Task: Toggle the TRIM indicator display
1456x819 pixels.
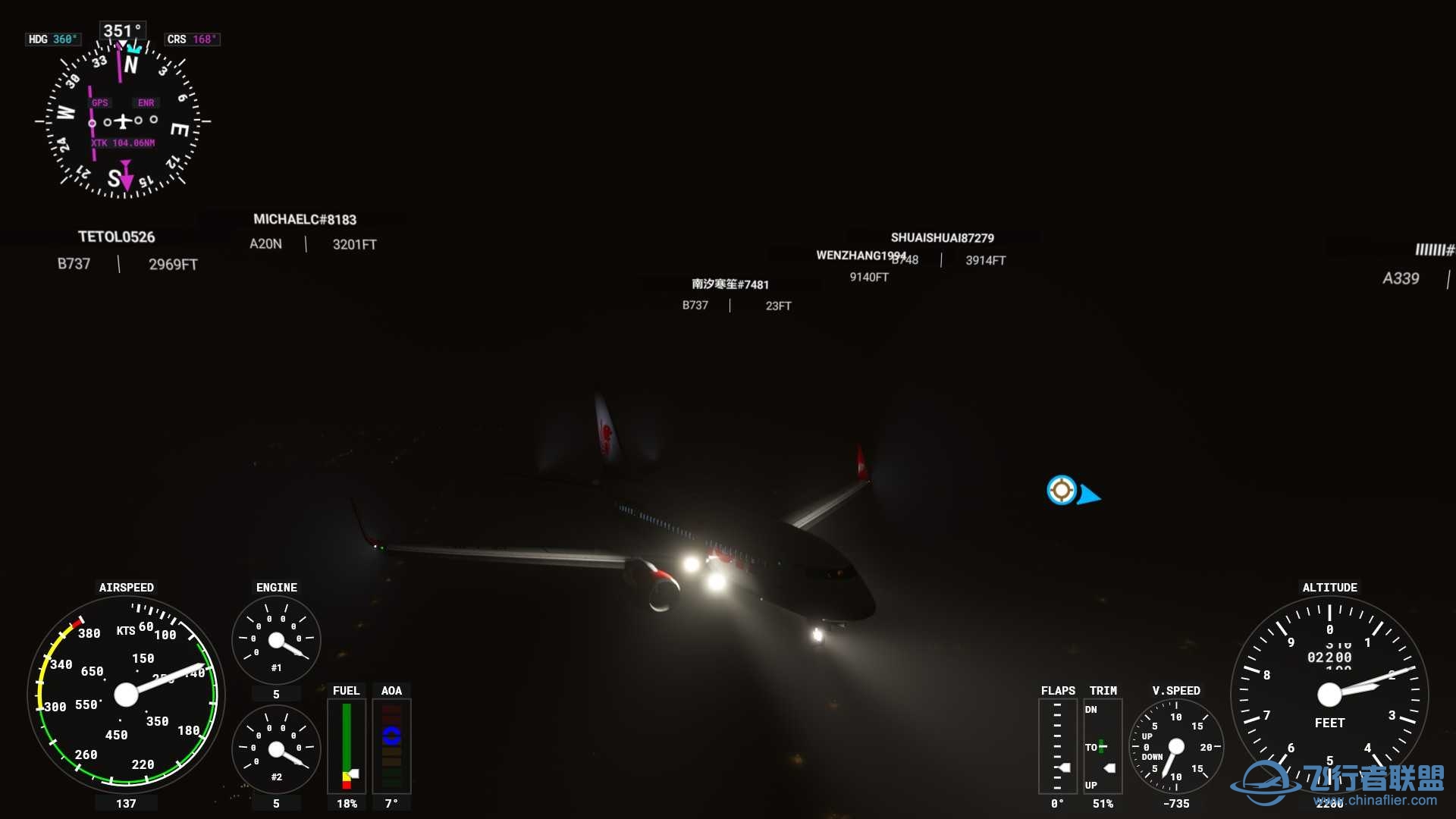Action: point(1103,747)
